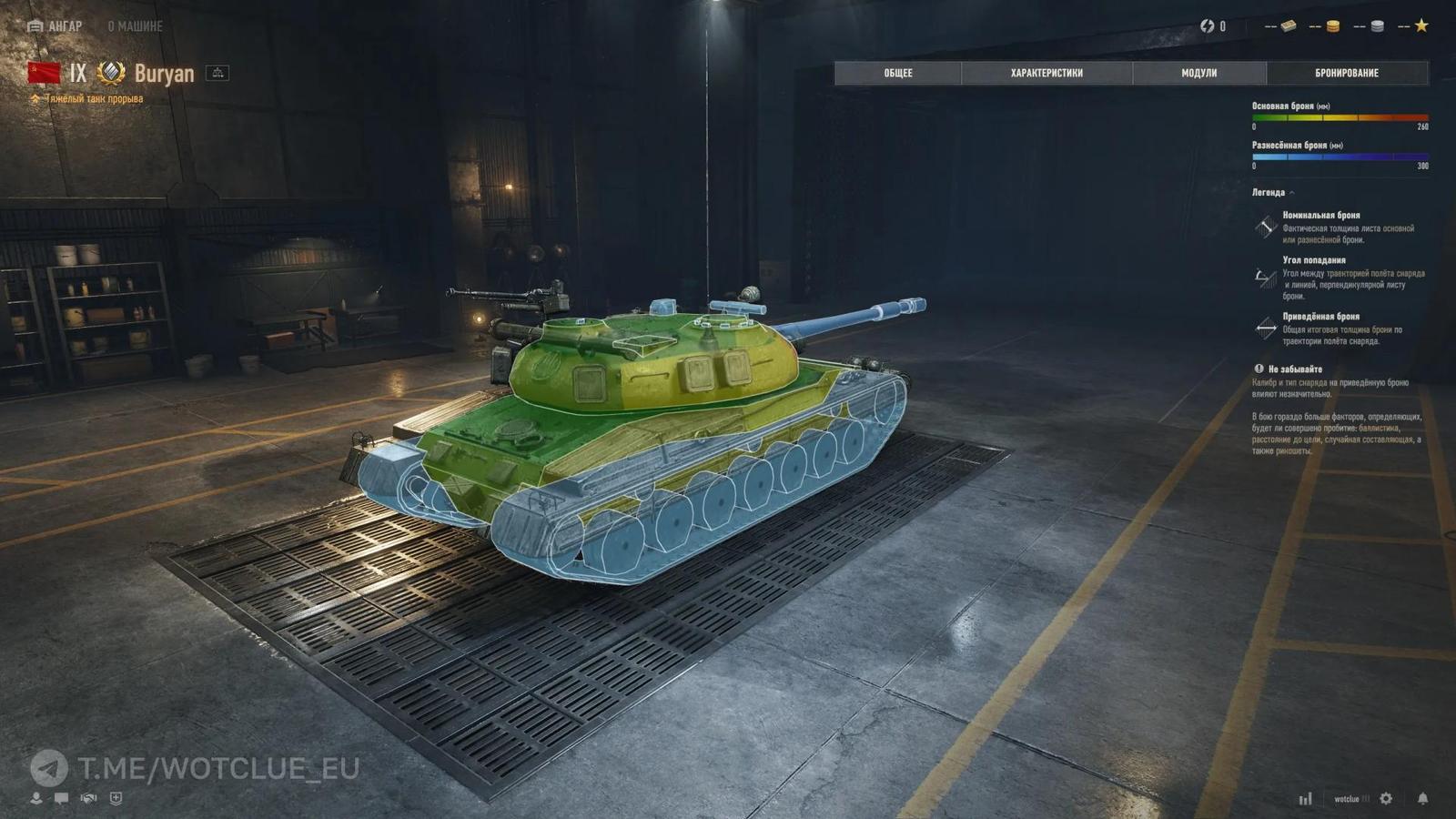This screenshot has width=1456, height=819.
Task: Switch to the ХАРАКТЕРИСТИКИ tab
Action: tap(1046, 73)
